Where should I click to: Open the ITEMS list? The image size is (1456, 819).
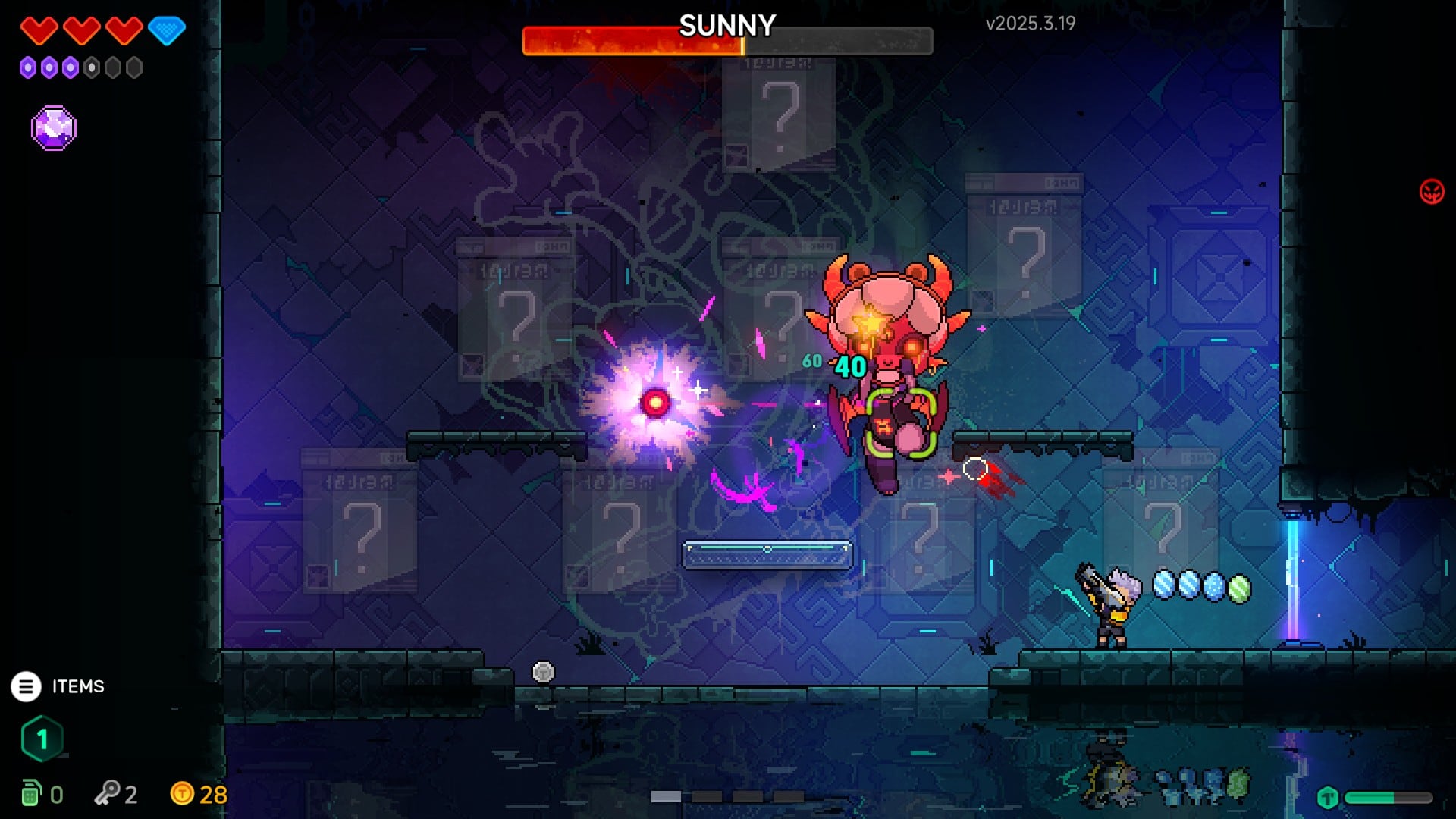click(27, 686)
